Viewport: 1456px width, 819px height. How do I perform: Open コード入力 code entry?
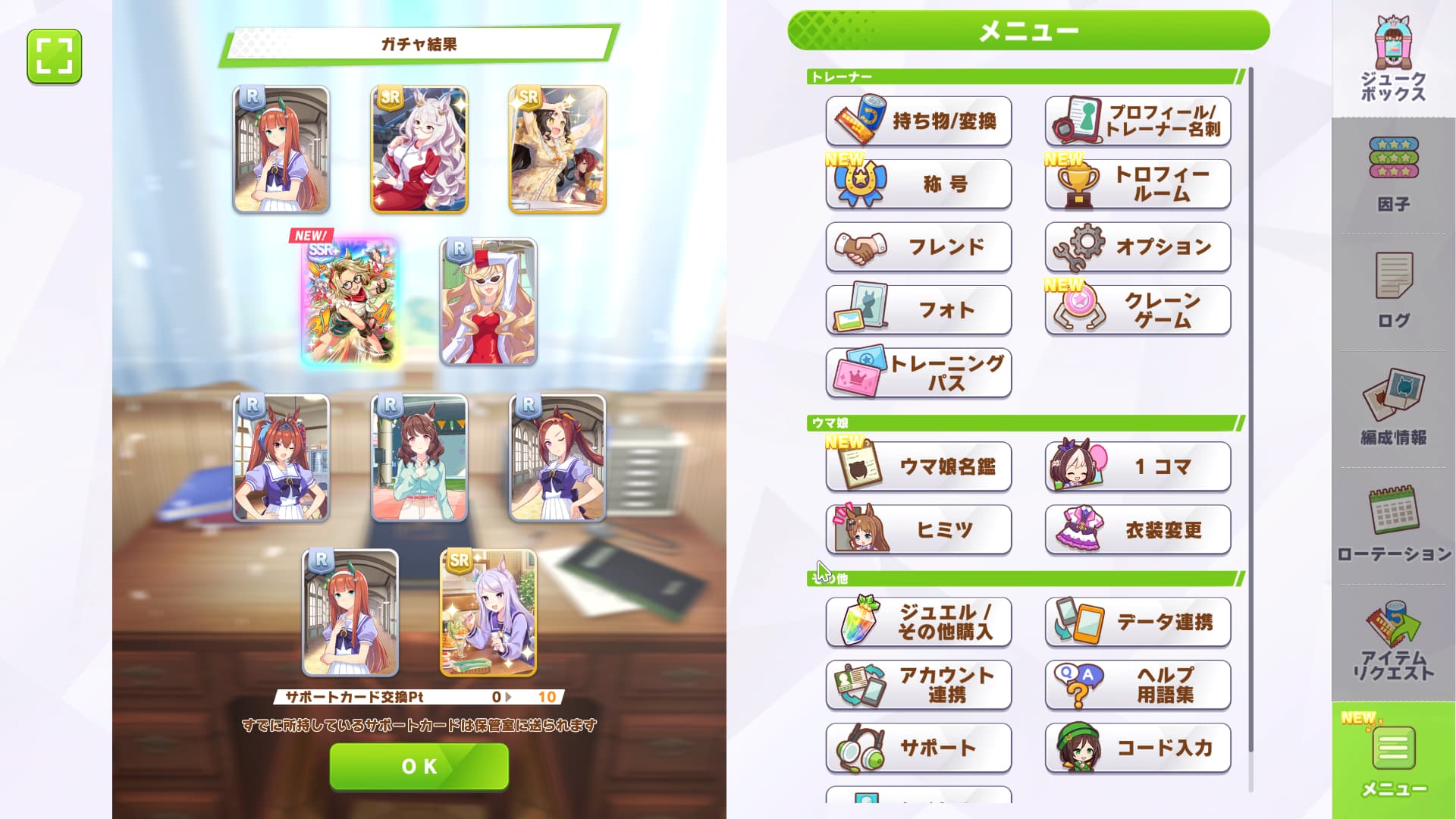[x=1137, y=748]
